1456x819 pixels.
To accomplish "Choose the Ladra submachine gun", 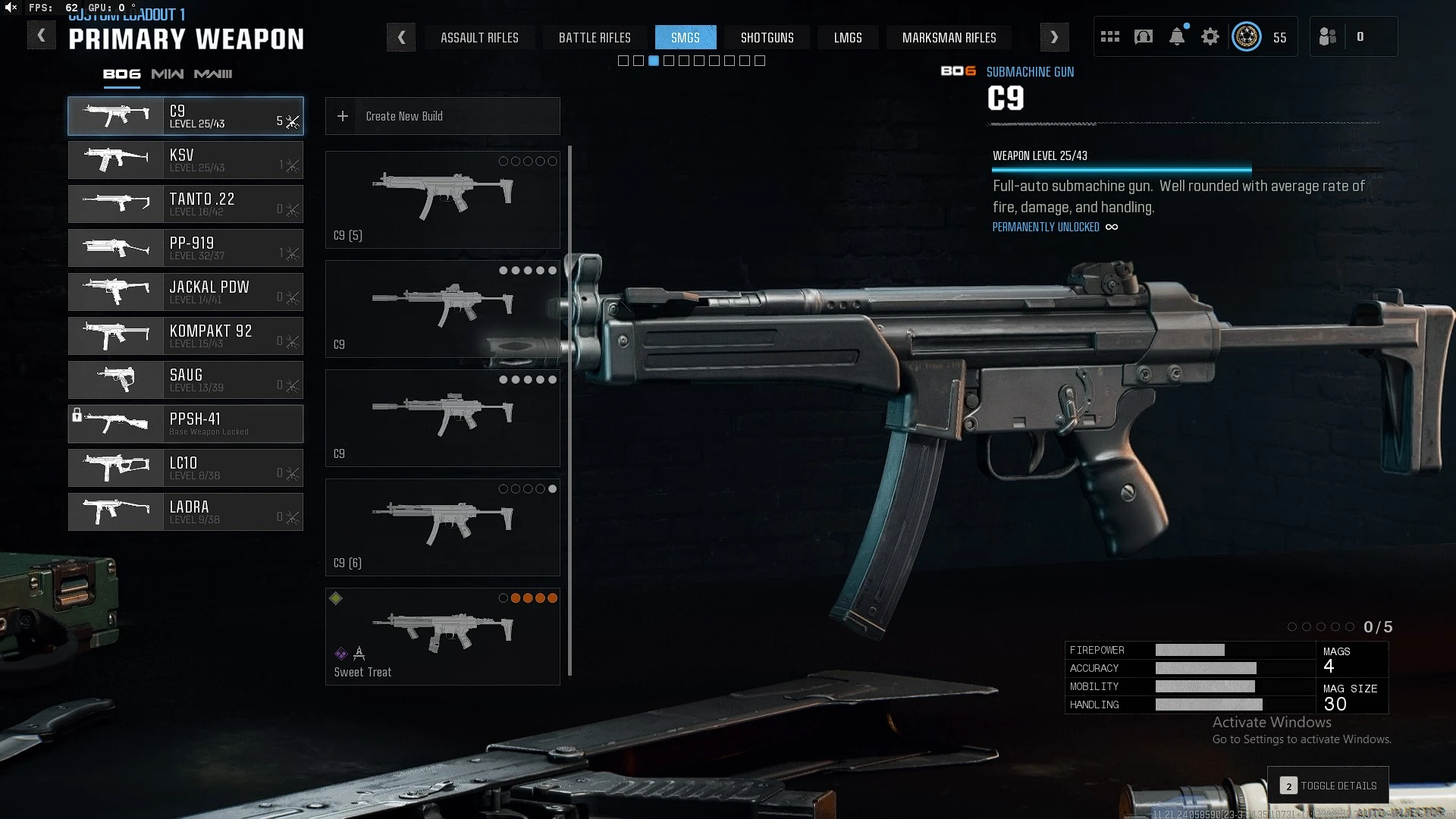I will [x=186, y=512].
